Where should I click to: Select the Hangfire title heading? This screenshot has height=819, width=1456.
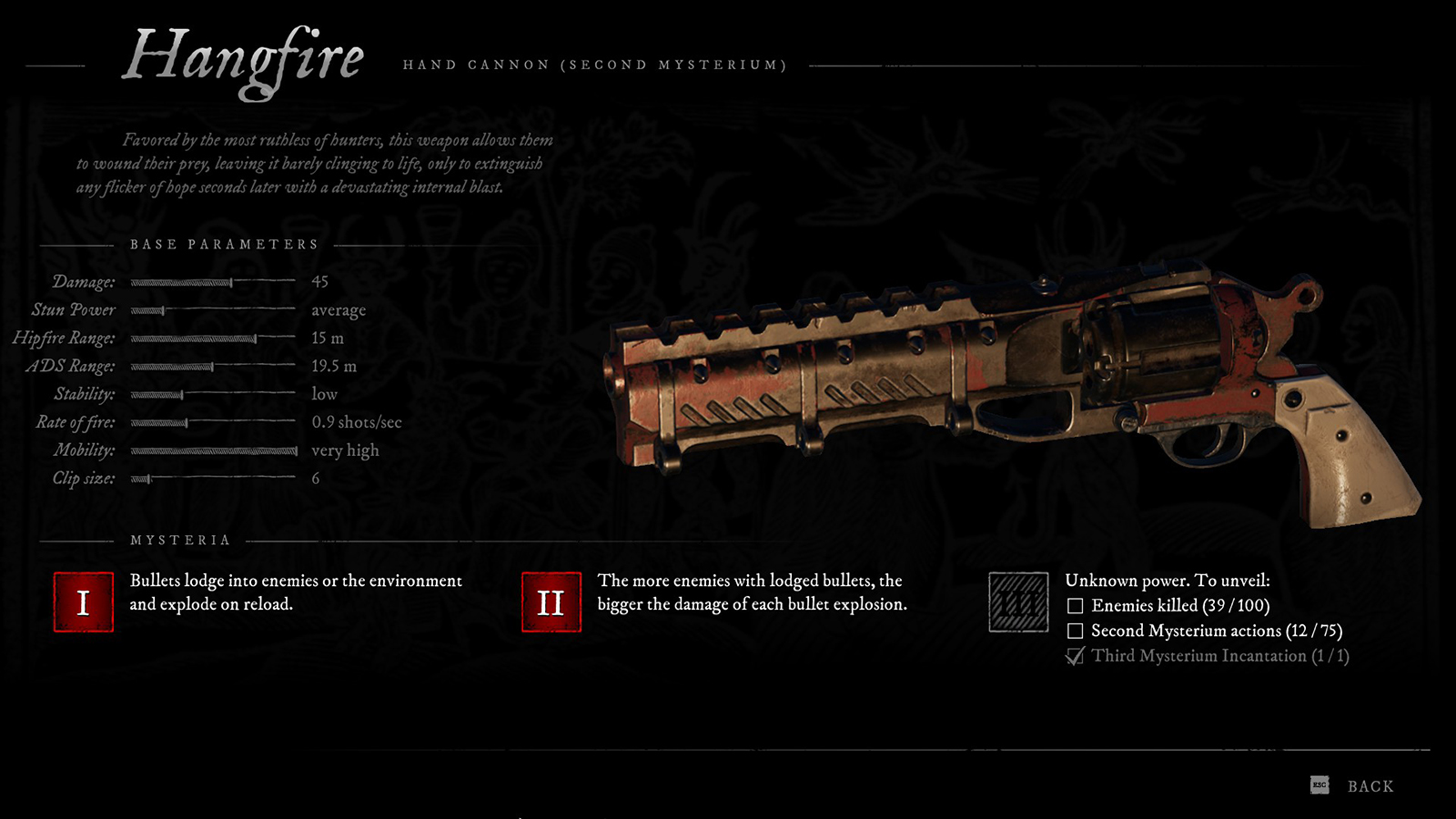click(x=246, y=56)
